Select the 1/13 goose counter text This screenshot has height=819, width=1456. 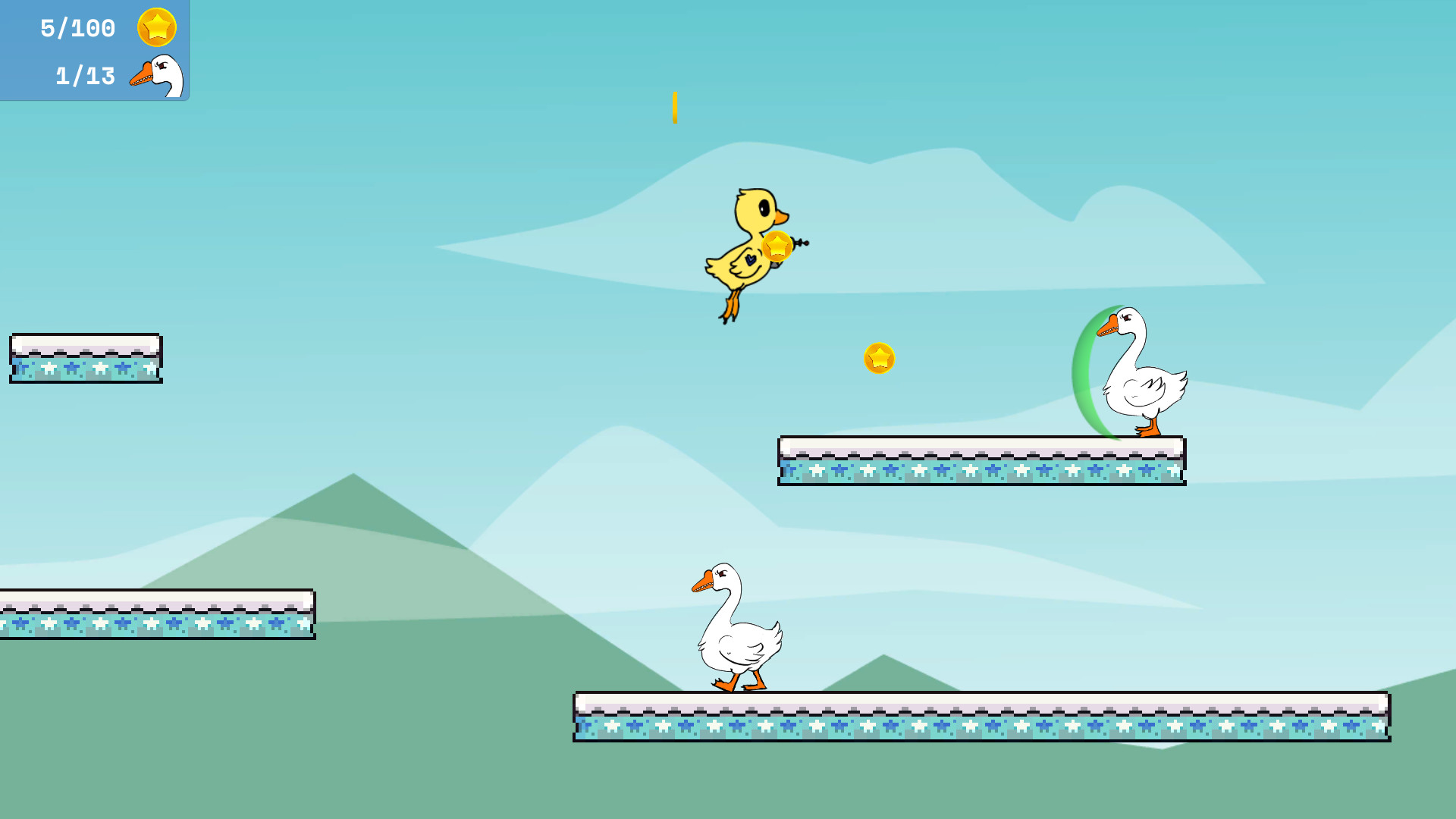point(83,75)
